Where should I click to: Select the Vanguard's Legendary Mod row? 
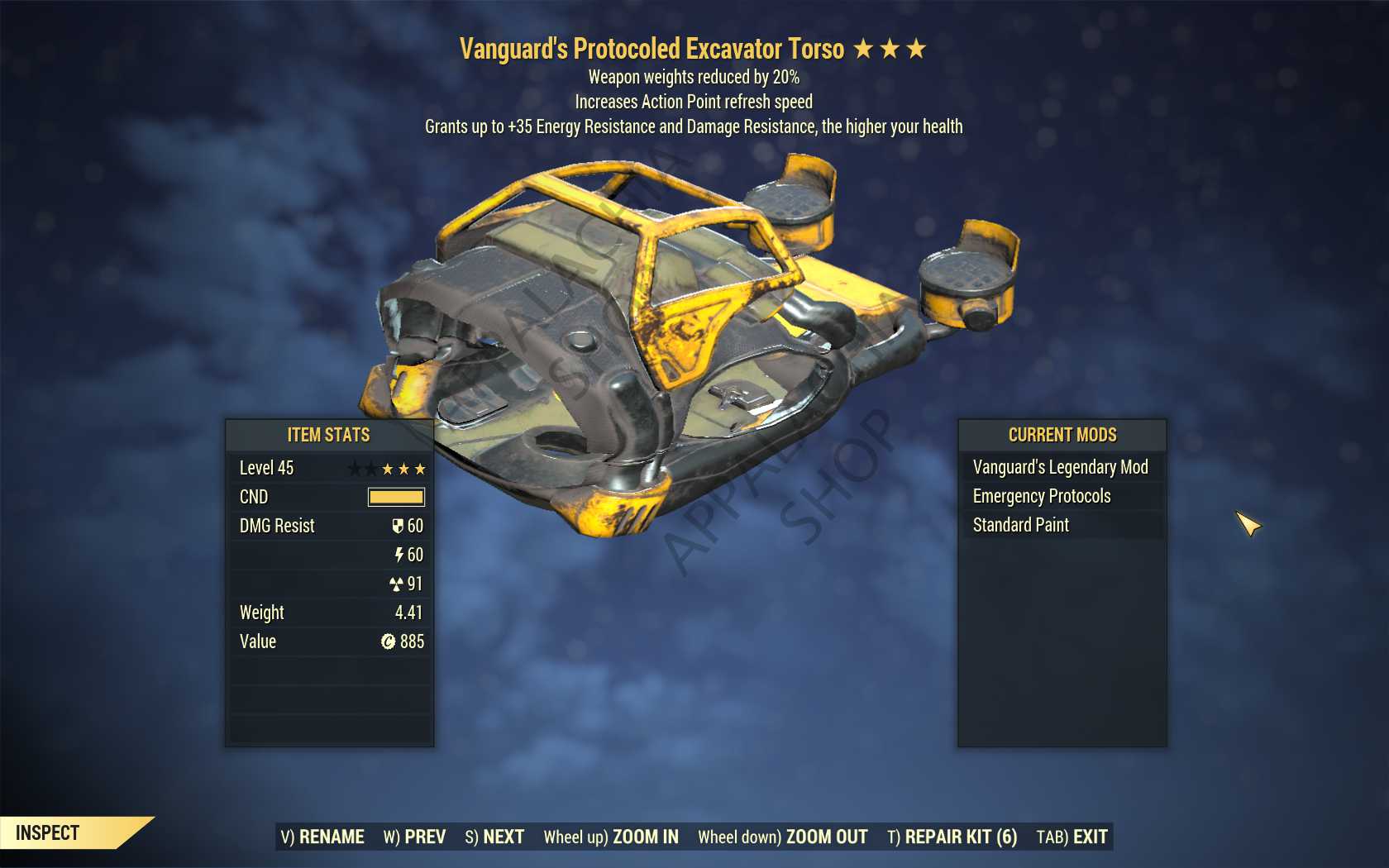(1061, 467)
